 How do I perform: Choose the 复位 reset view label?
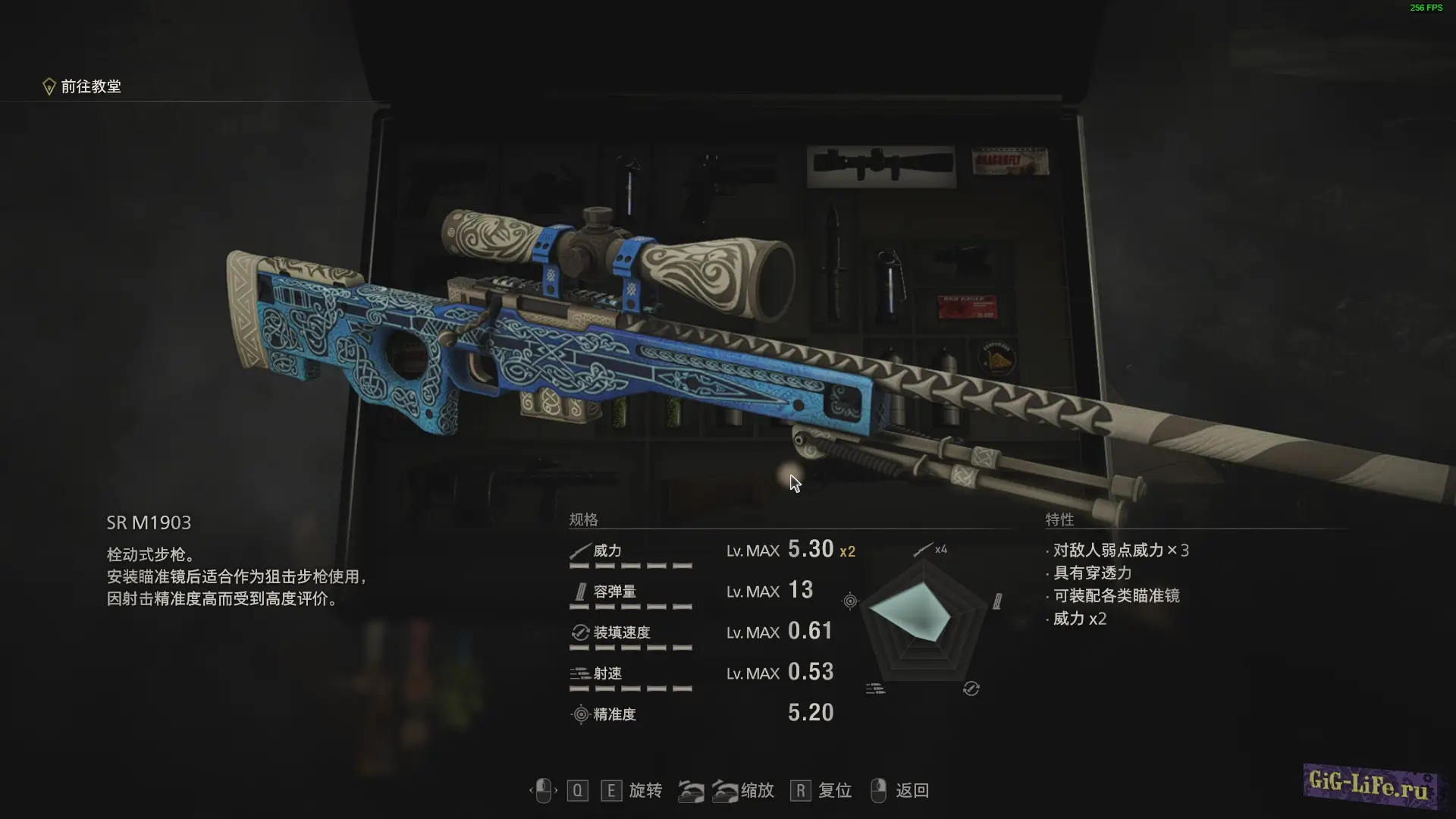click(x=834, y=791)
